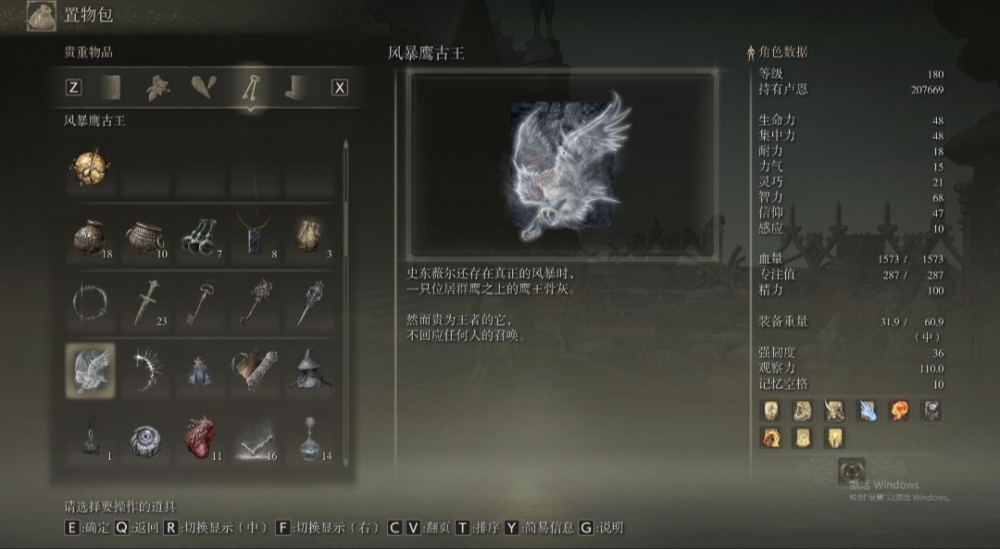Viewport: 1000px width, 549px height.
Task: Choose the spiked crescent item slot
Action: click(x=144, y=368)
